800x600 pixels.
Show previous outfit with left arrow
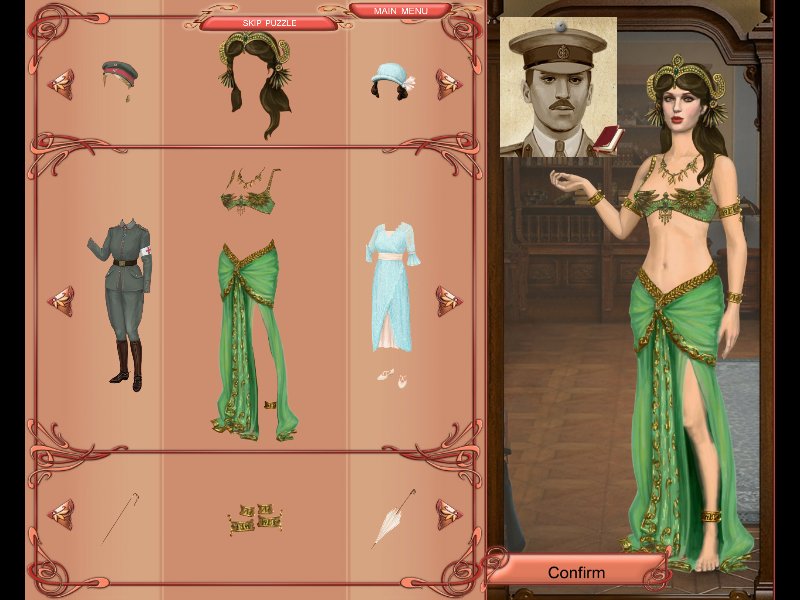61,299
